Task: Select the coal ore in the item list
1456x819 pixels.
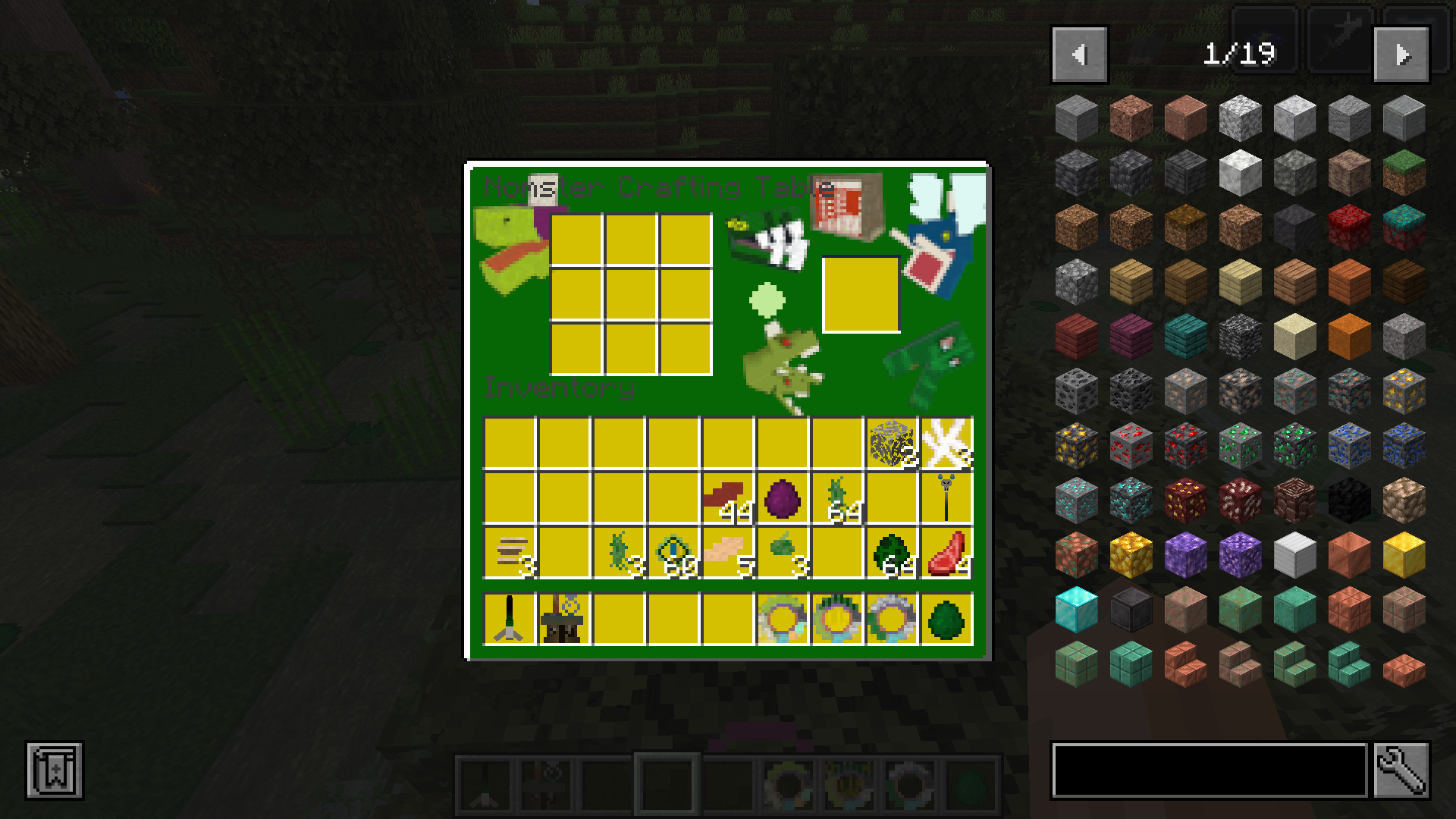Action: (x=1077, y=391)
